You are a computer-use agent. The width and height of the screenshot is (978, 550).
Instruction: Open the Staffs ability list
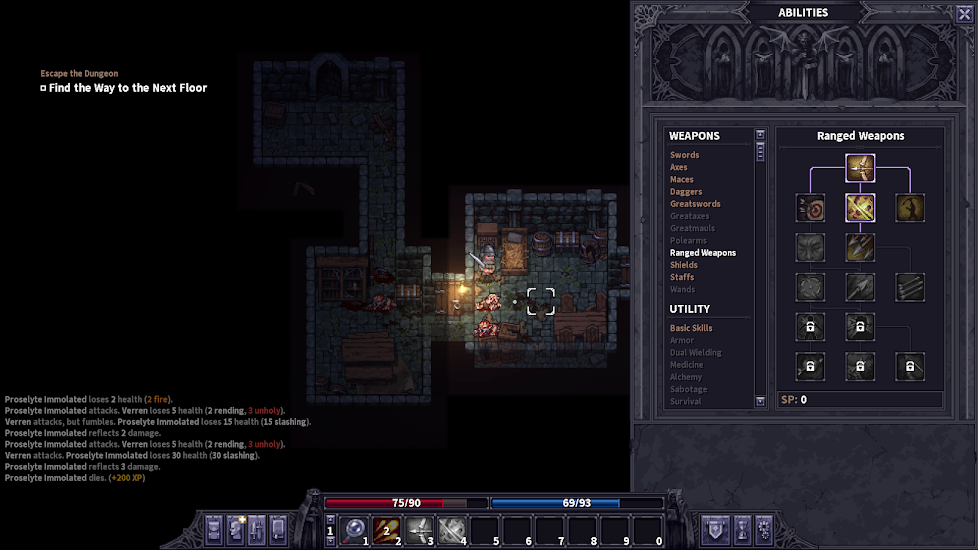(x=682, y=277)
